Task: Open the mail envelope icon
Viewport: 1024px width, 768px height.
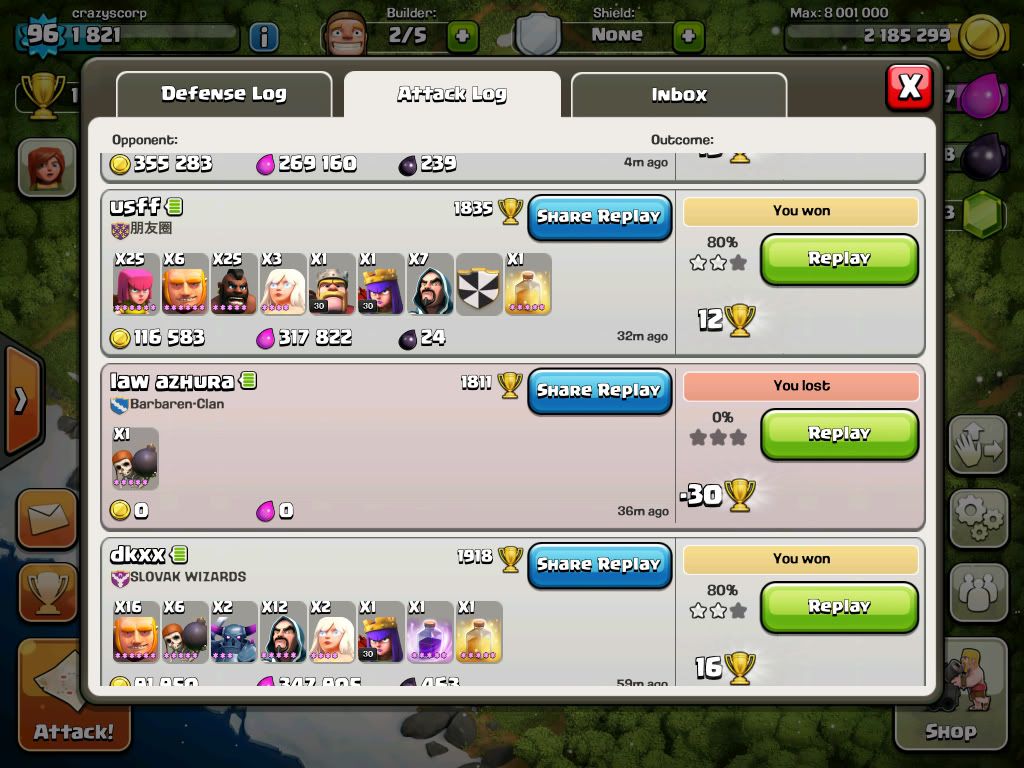Action: click(x=46, y=520)
